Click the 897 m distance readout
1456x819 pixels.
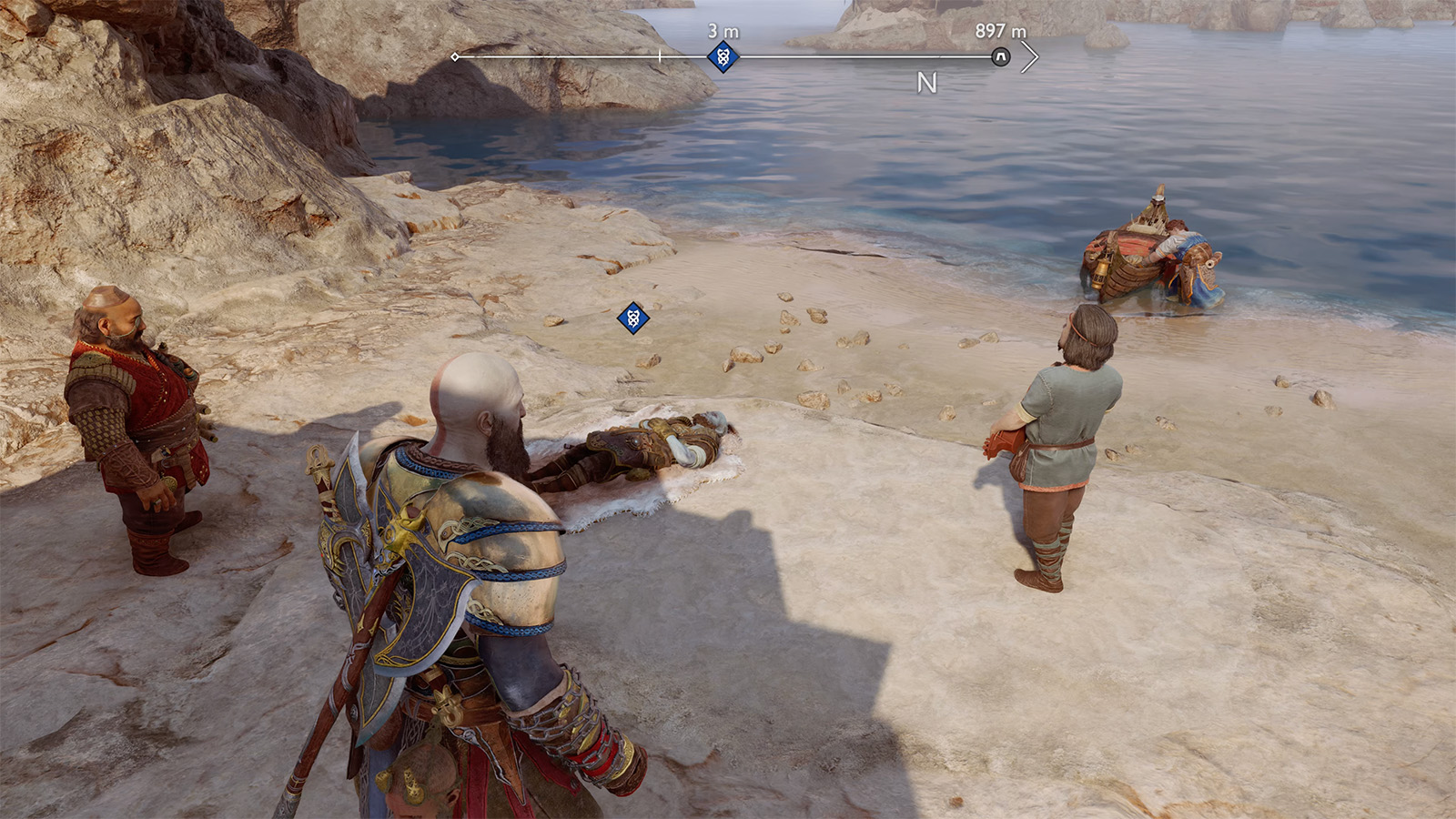pos(999,29)
